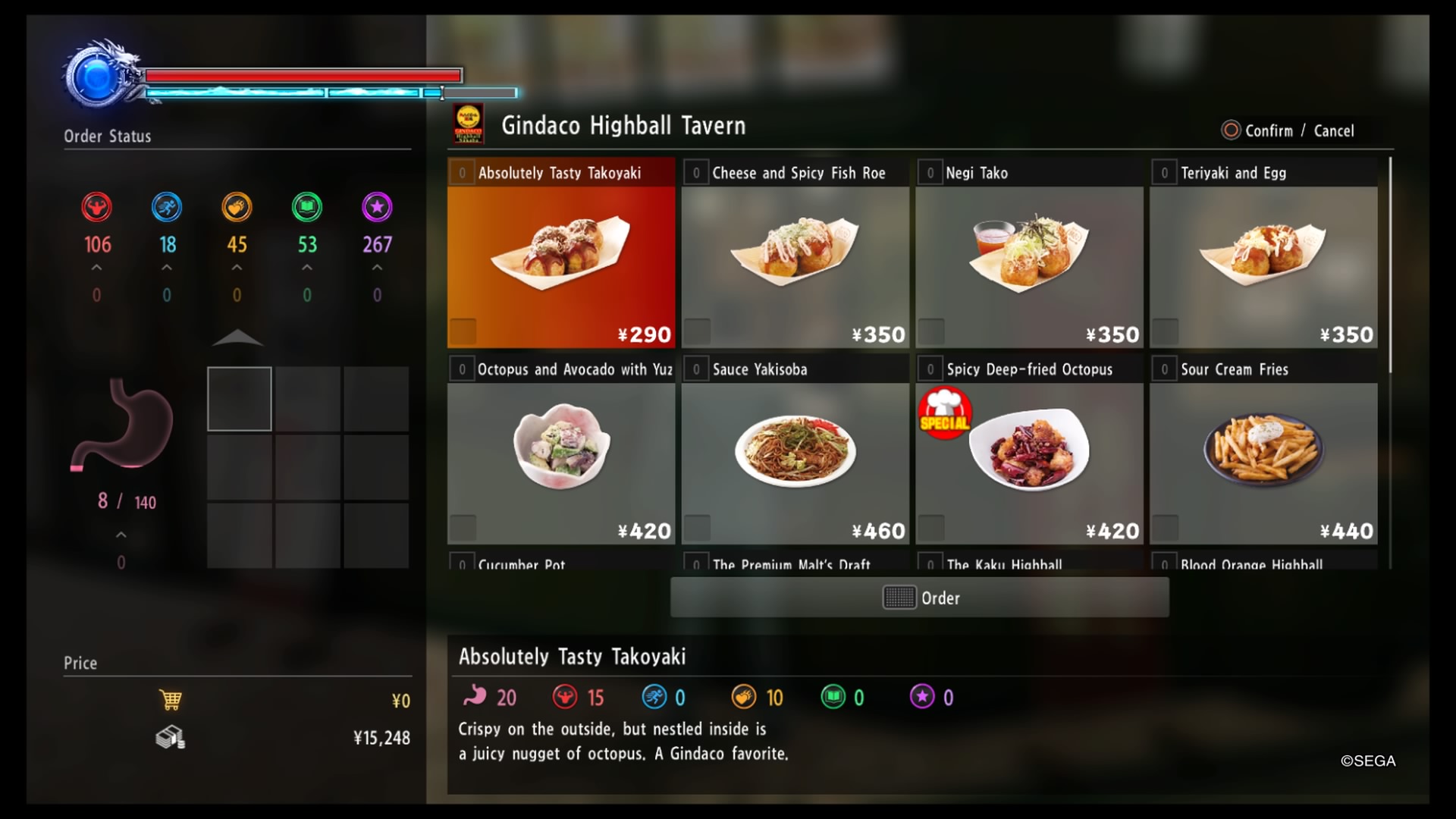This screenshot has width=1456, height=819.
Task: Click the SPECIAL chef badge on Spicy Deep-fried Octopus
Action: pyautogui.click(x=944, y=413)
